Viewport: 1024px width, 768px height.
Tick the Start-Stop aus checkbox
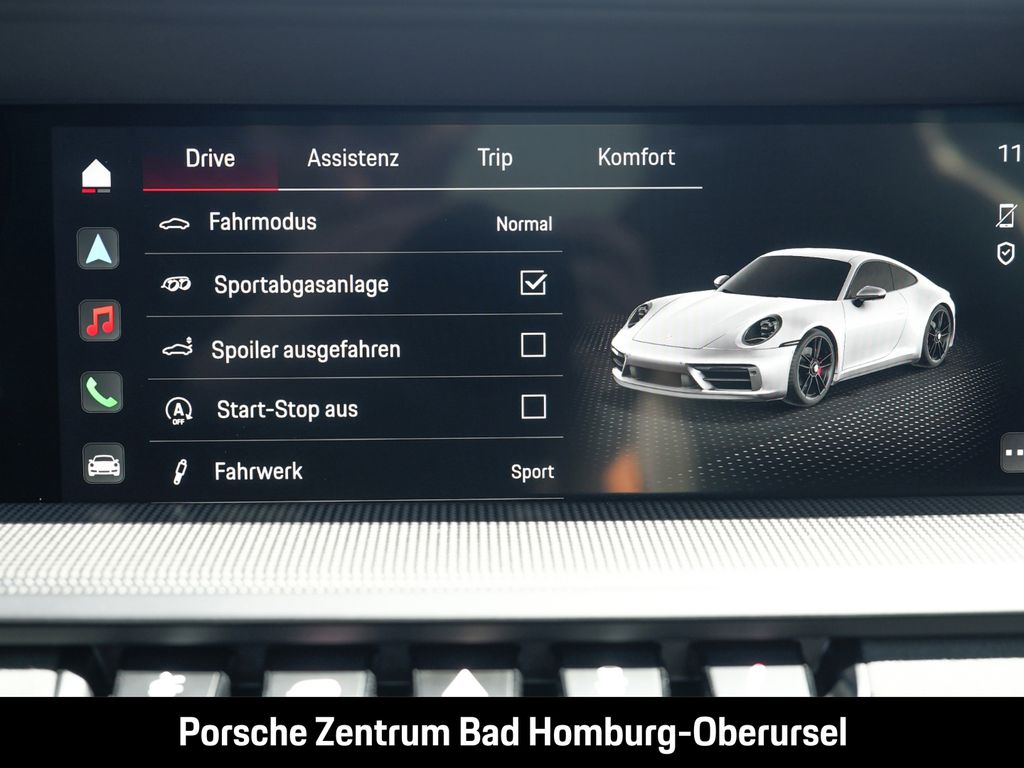pos(533,407)
